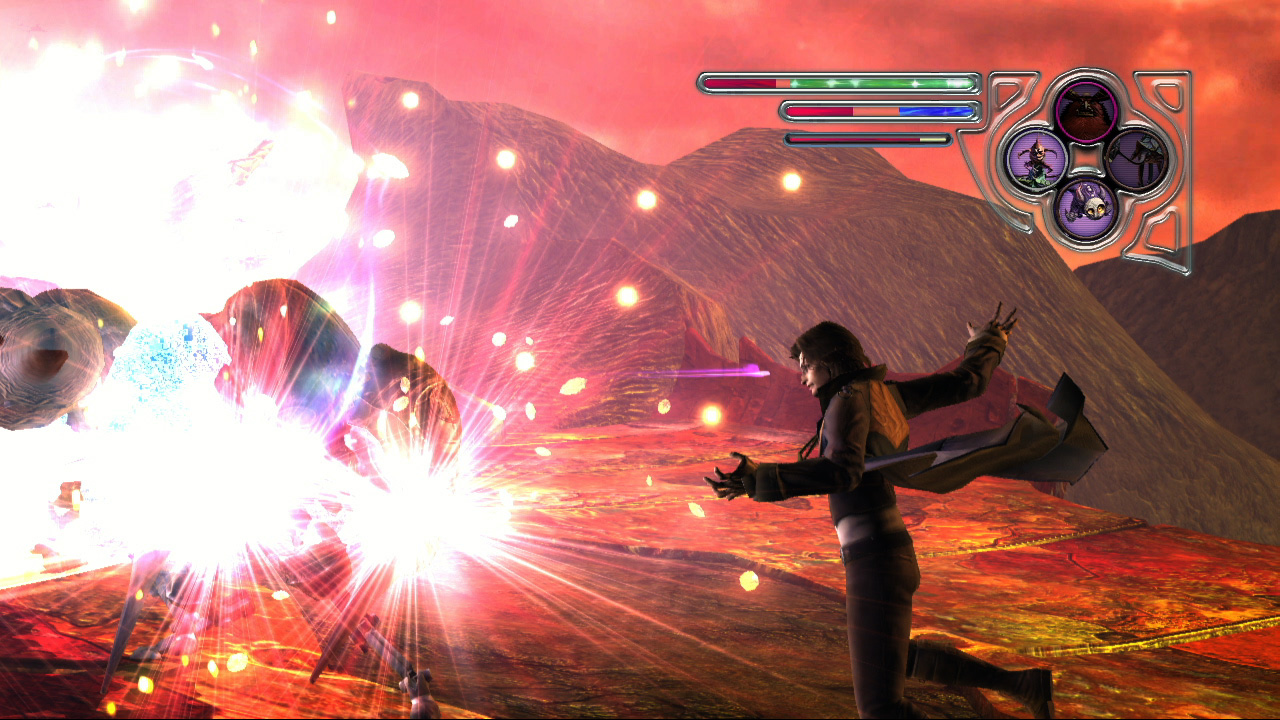Image resolution: width=1280 pixels, height=720 pixels.
Task: Choose the imp creature summon portrait
Action: 1036,160
